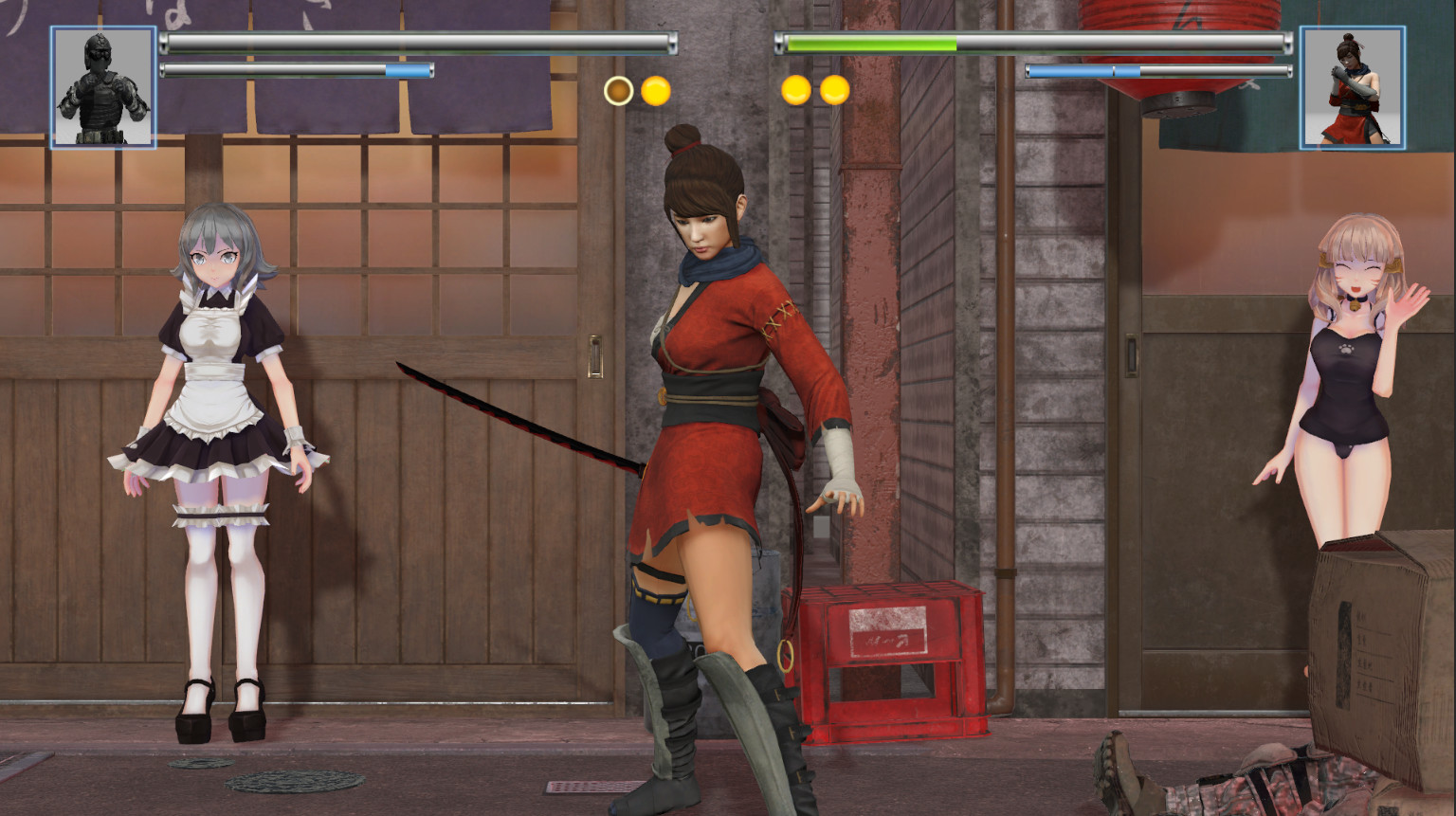This screenshot has width=1456, height=816.
Task: Click the filled yellow orb near screen center
Action: (x=654, y=92)
